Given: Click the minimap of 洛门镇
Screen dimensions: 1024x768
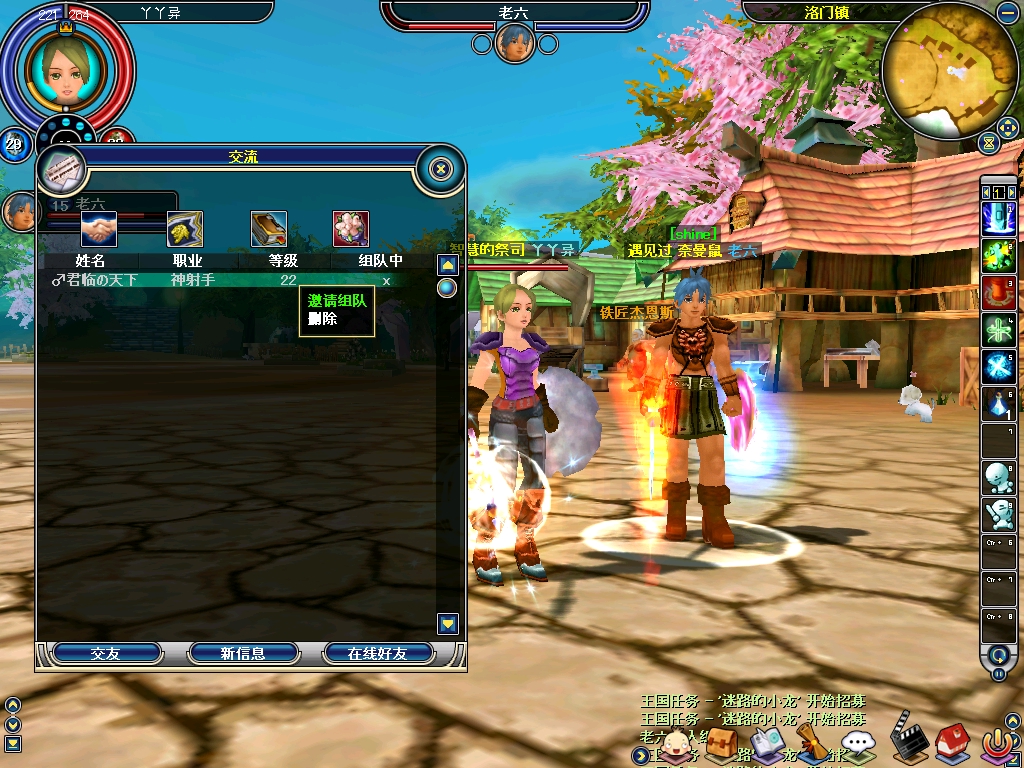Looking at the screenshot, I should [x=950, y=70].
